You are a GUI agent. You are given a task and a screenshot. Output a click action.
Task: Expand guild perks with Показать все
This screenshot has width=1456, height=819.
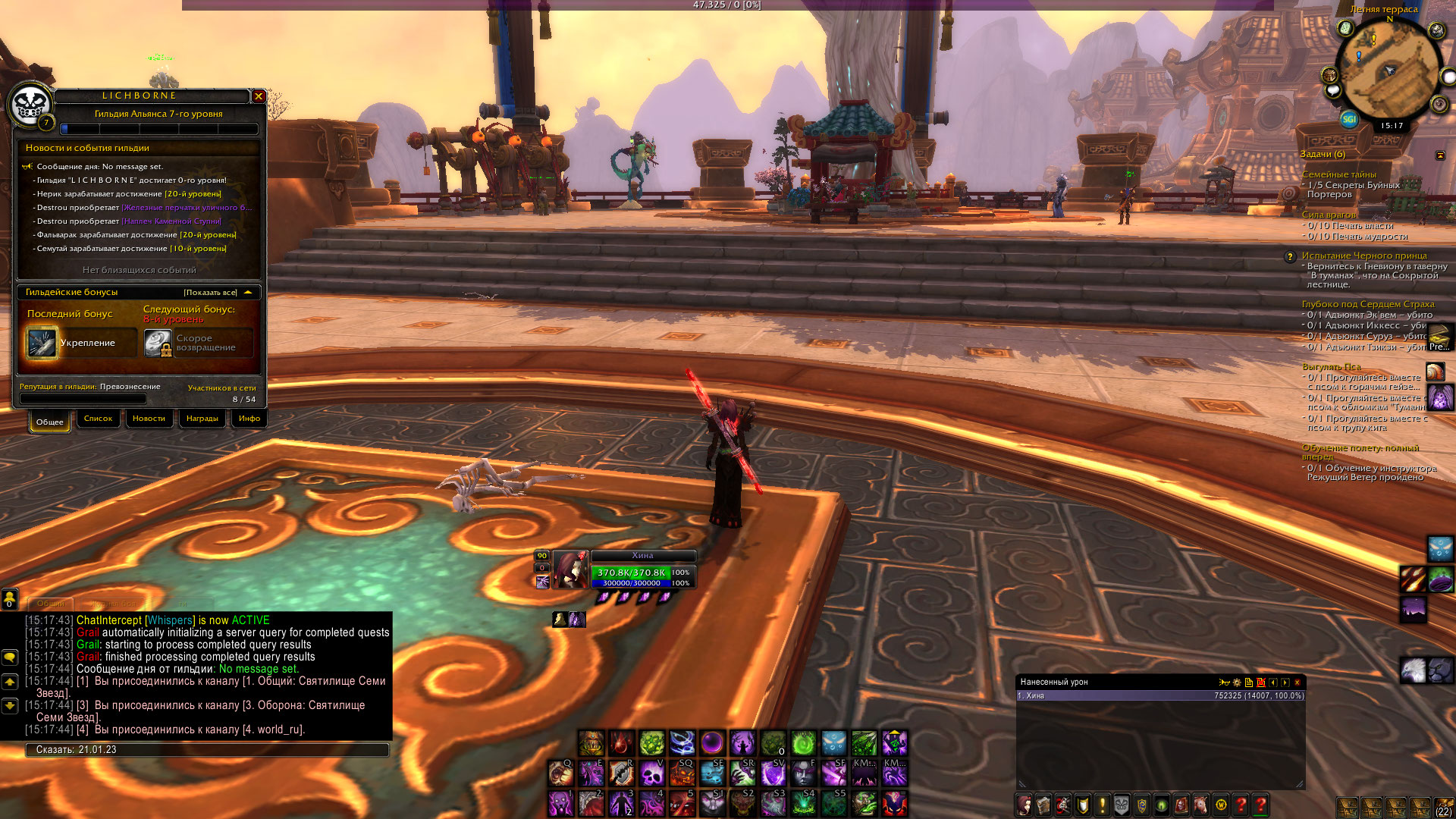pyautogui.click(x=211, y=293)
